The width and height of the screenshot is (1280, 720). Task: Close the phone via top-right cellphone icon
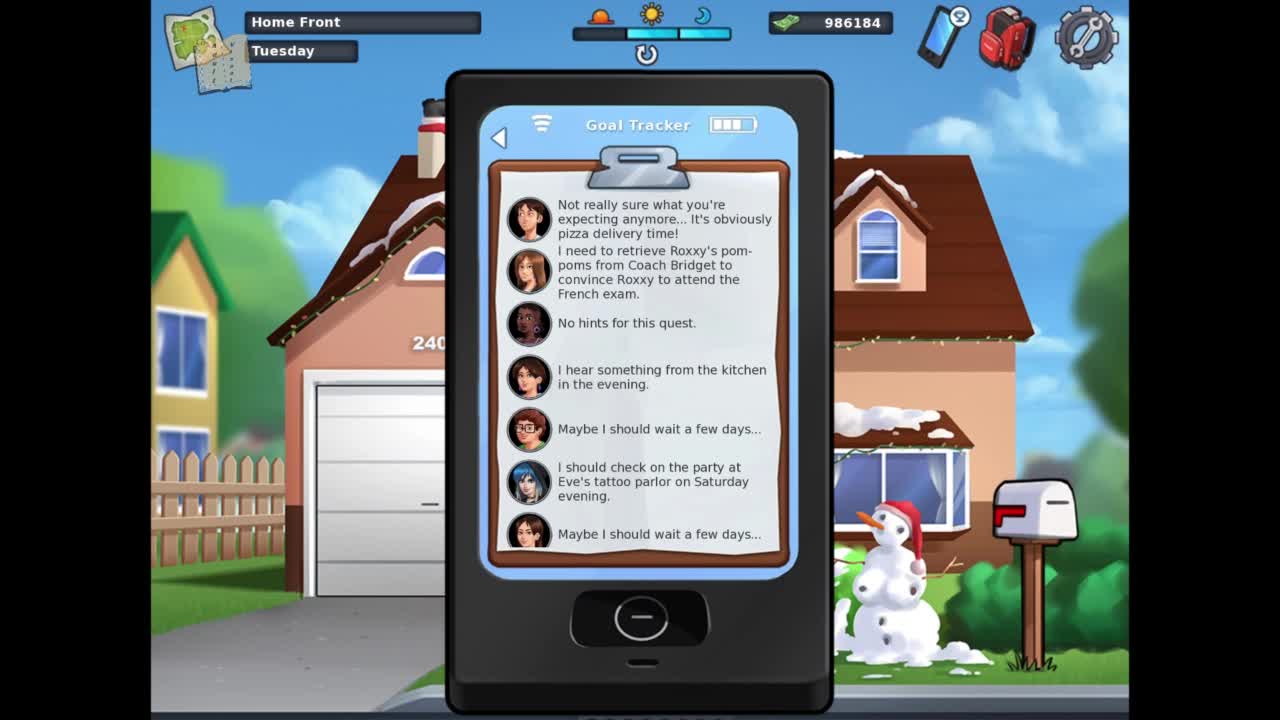click(943, 36)
